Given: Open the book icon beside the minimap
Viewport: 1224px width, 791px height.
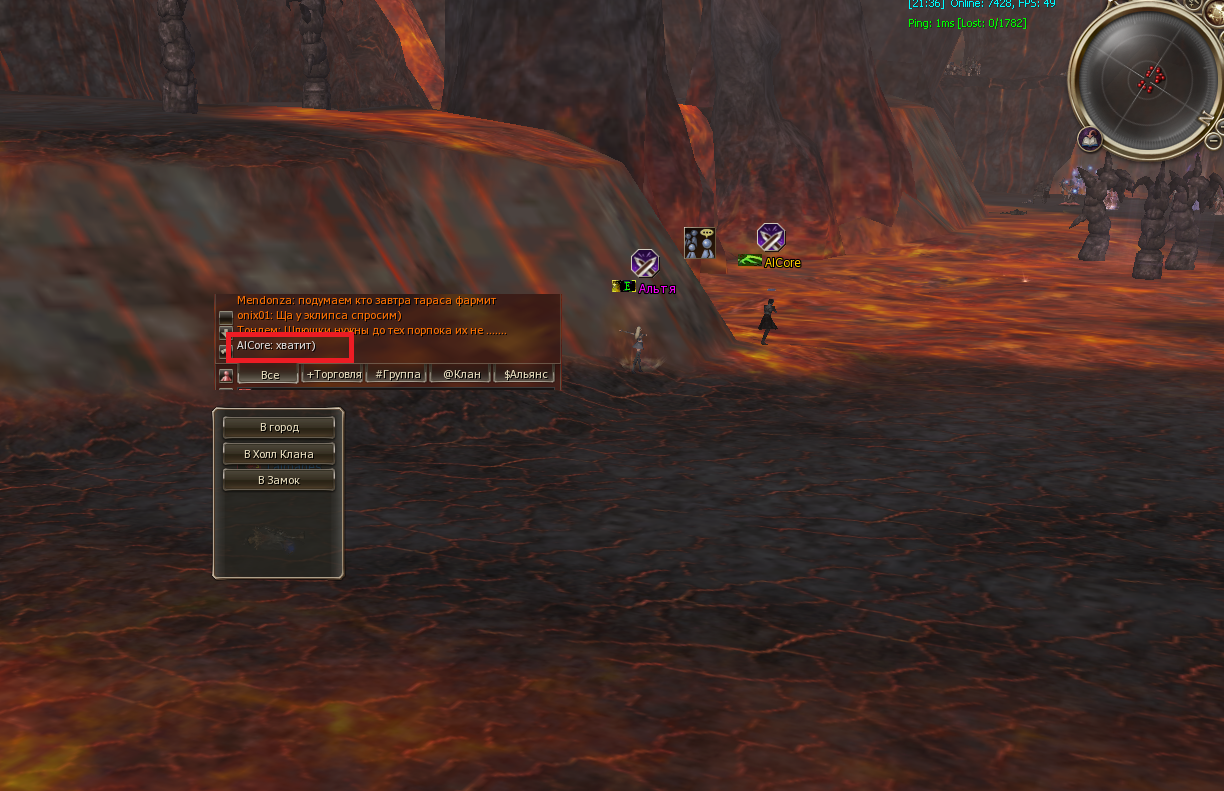Looking at the screenshot, I should pos(1089,139).
